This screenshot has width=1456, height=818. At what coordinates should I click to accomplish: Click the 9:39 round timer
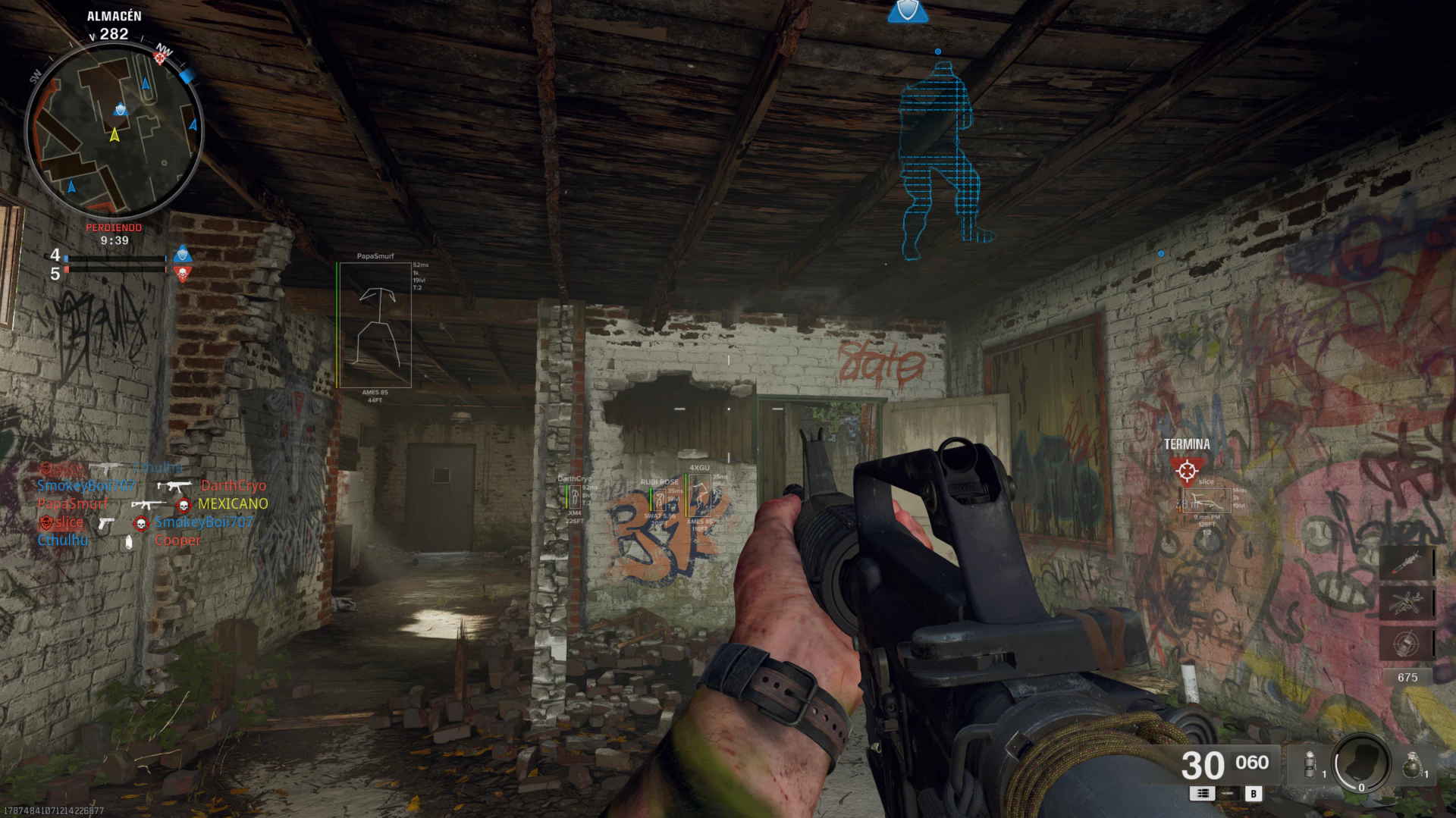click(114, 242)
